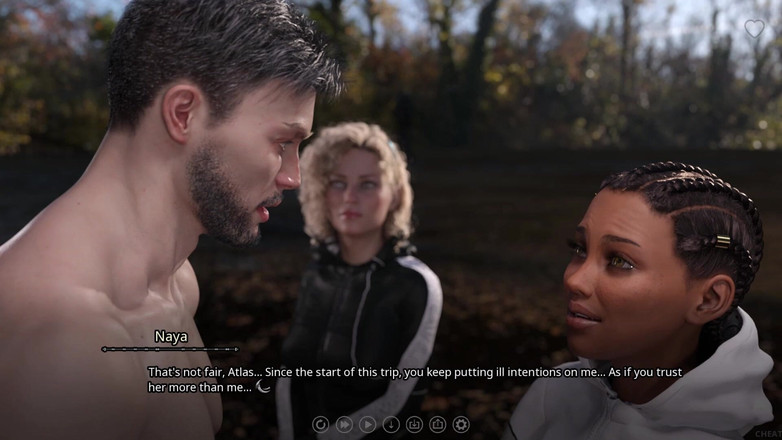Open the load game upward-arrow icon
Screen dimensions: 782x440
438,425
